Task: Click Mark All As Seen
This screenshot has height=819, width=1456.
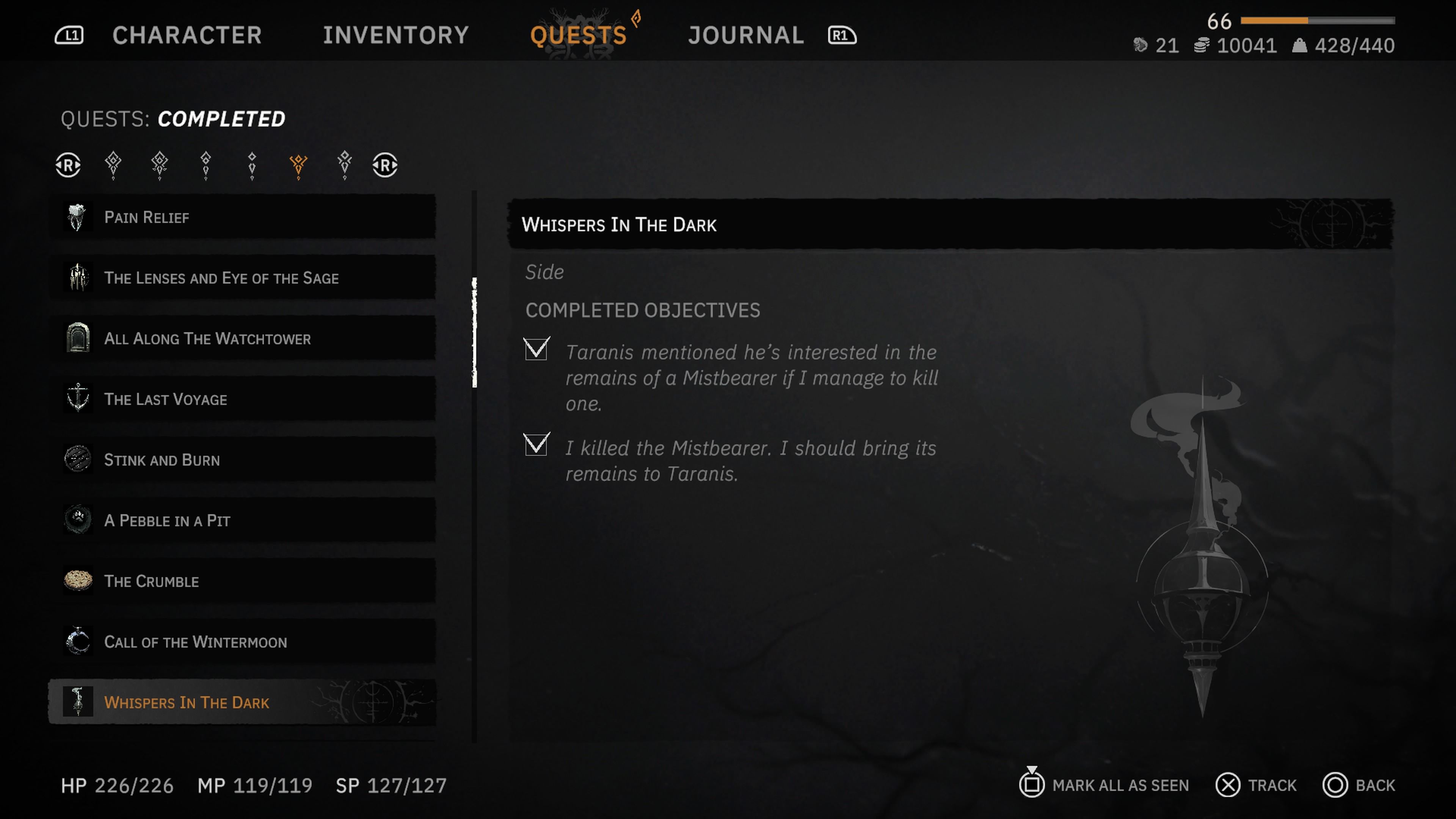Action: 1105,785
